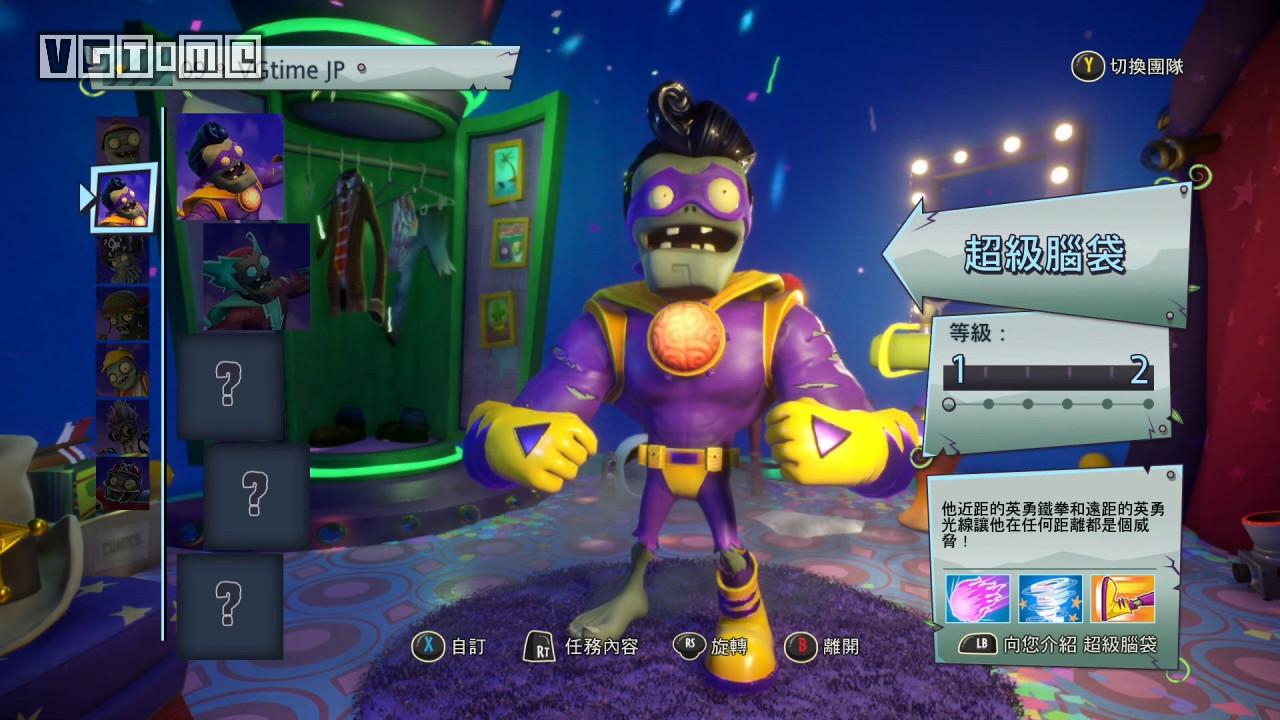
Task: Select the army helmet zombie class
Action: (x=123, y=313)
